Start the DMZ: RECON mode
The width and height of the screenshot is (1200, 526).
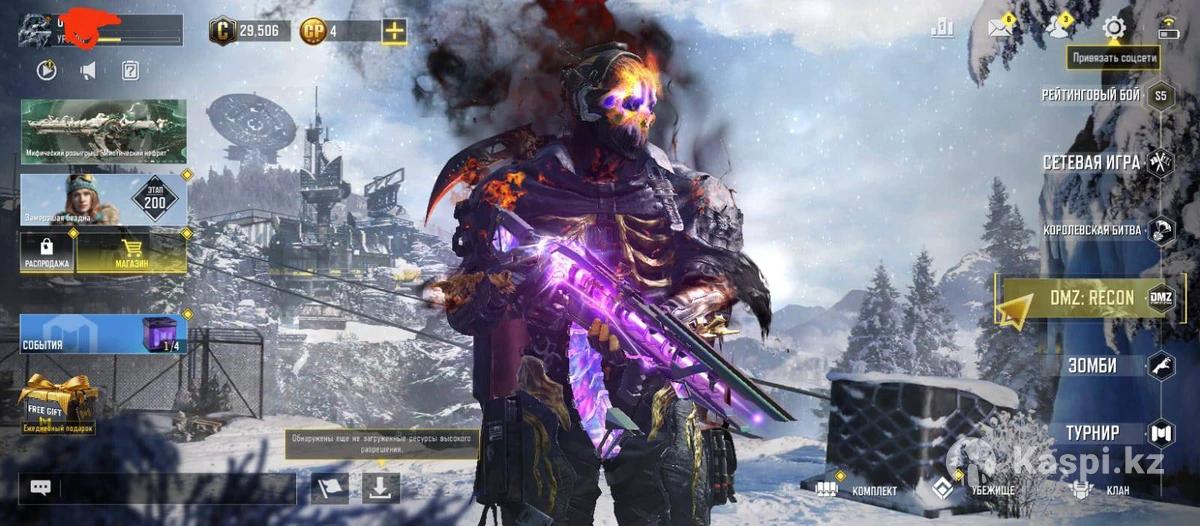click(1094, 298)
